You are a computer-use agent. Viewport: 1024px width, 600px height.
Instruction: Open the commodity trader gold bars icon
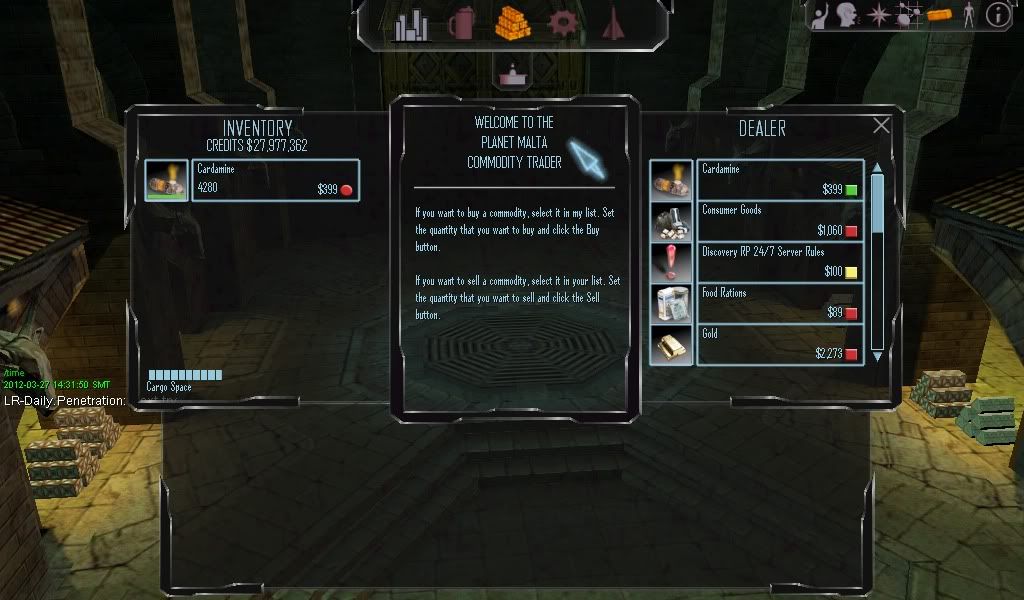pyautogui.click(x=512, y=23)
